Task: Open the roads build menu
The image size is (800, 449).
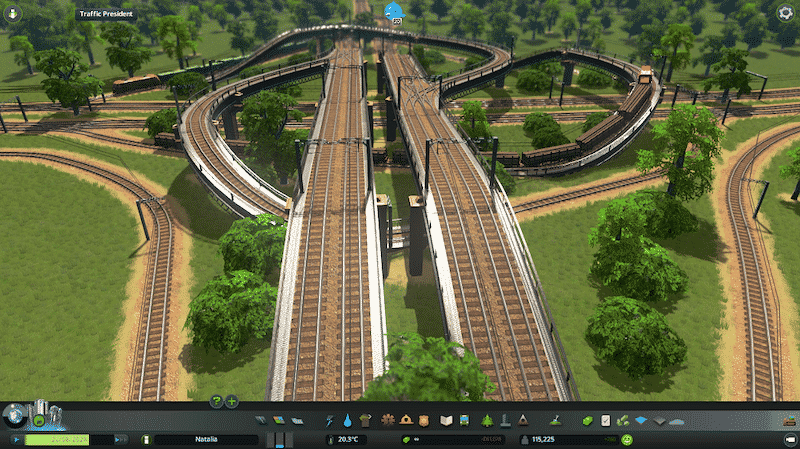Action: (260, 420)
